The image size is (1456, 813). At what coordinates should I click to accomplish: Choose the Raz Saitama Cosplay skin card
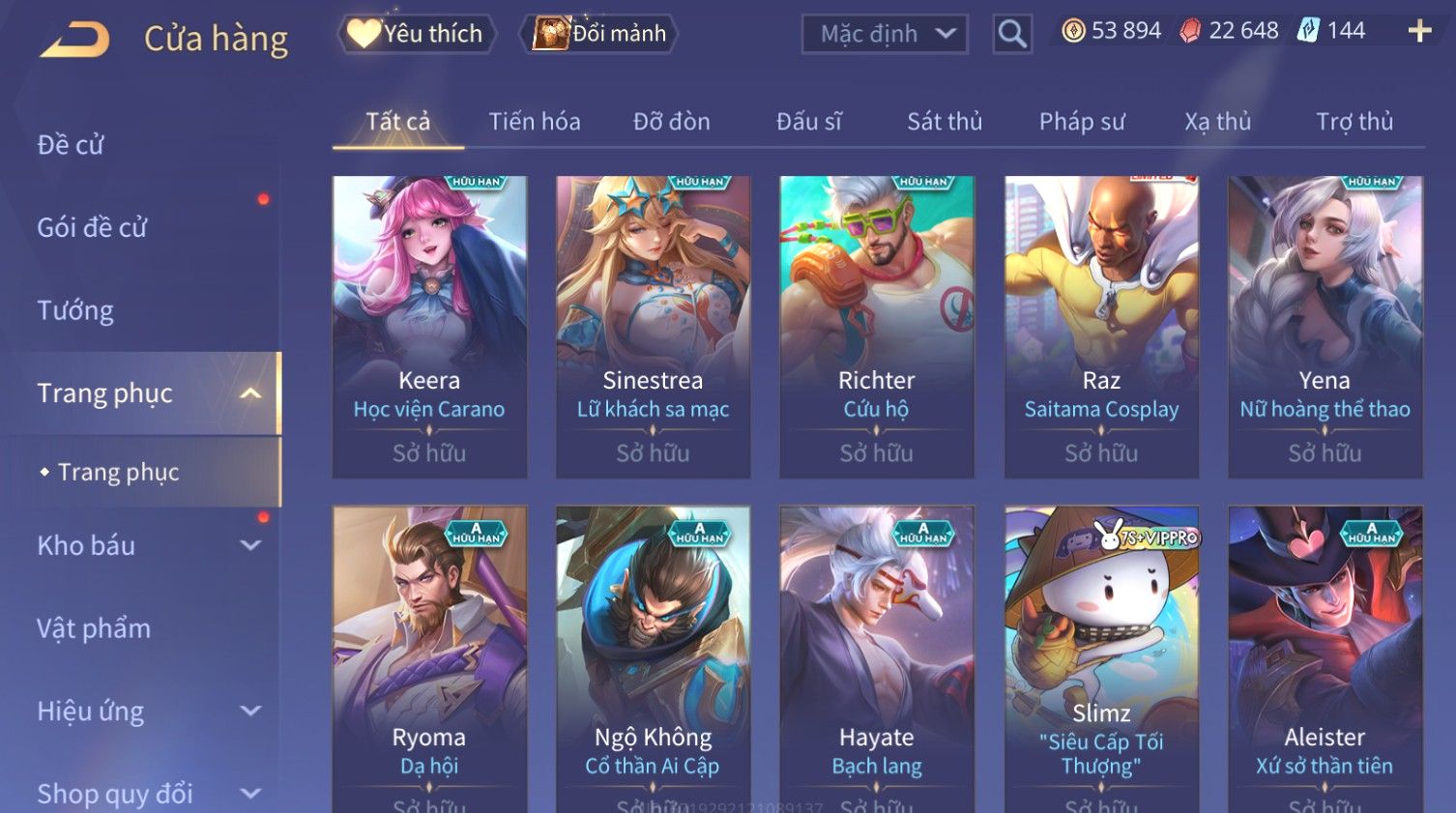(x=1101, y=326)
